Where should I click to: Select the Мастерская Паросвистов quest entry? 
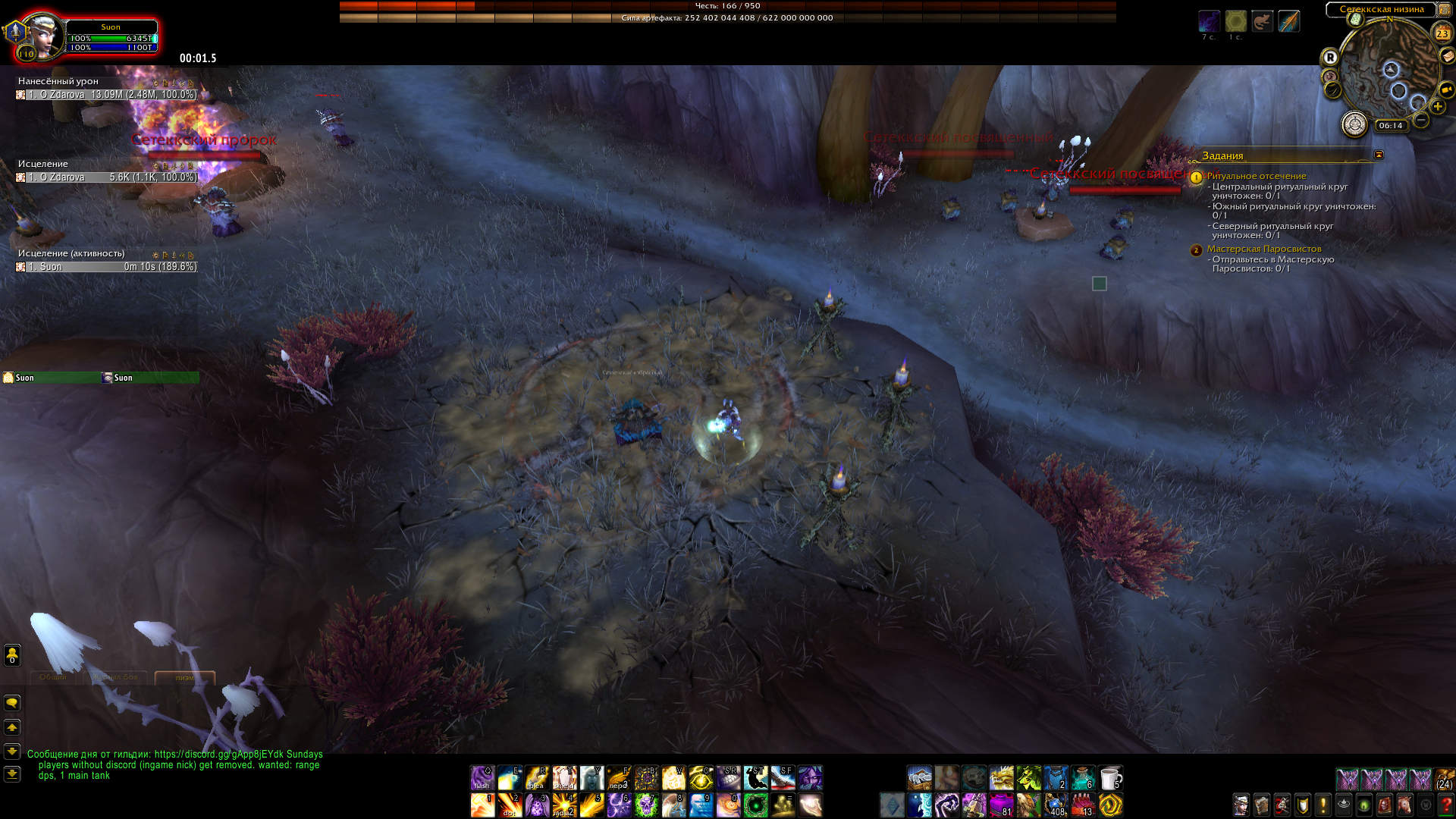1263,249
